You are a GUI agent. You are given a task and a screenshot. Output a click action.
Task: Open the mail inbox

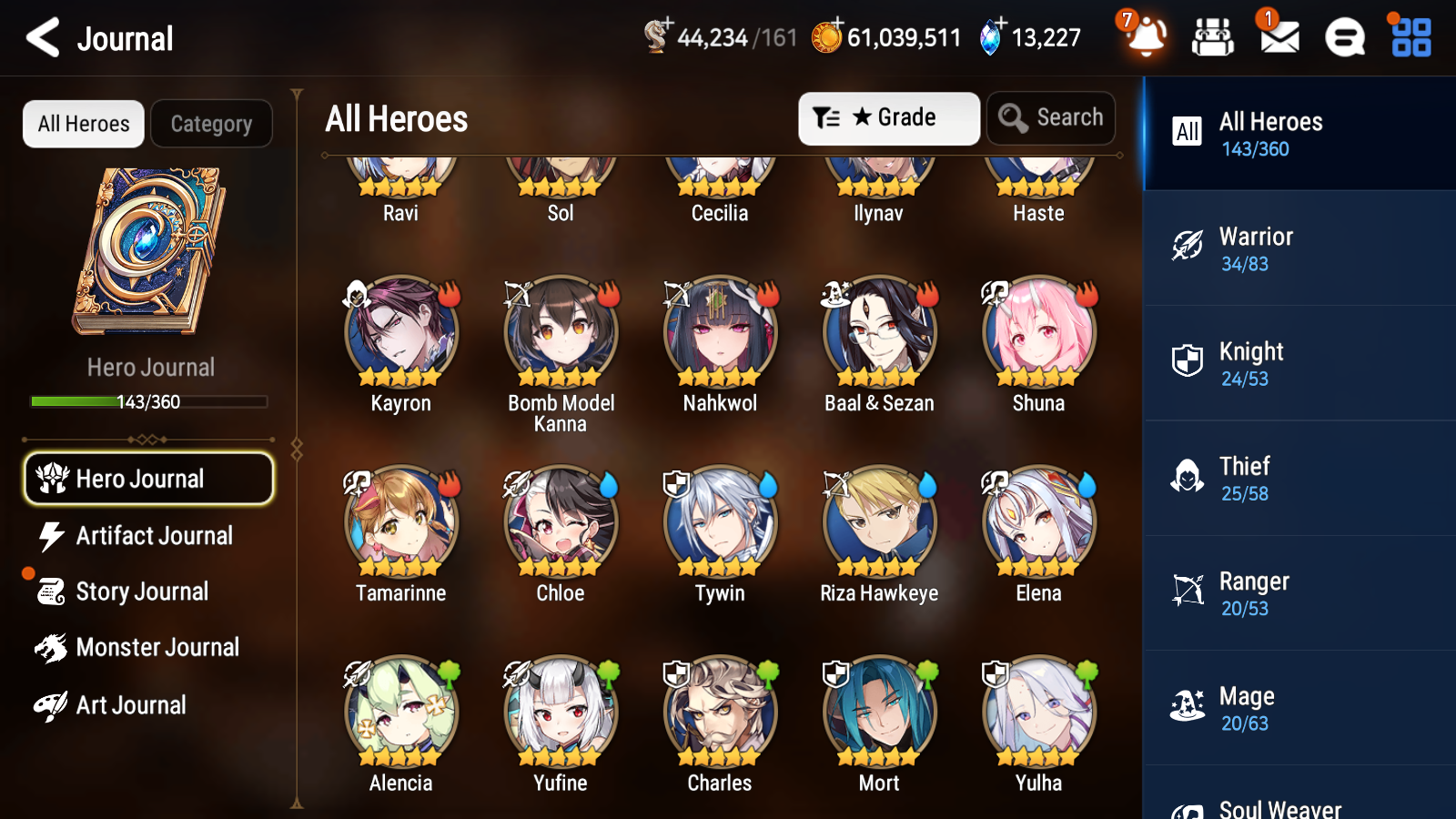(1278, 37)
